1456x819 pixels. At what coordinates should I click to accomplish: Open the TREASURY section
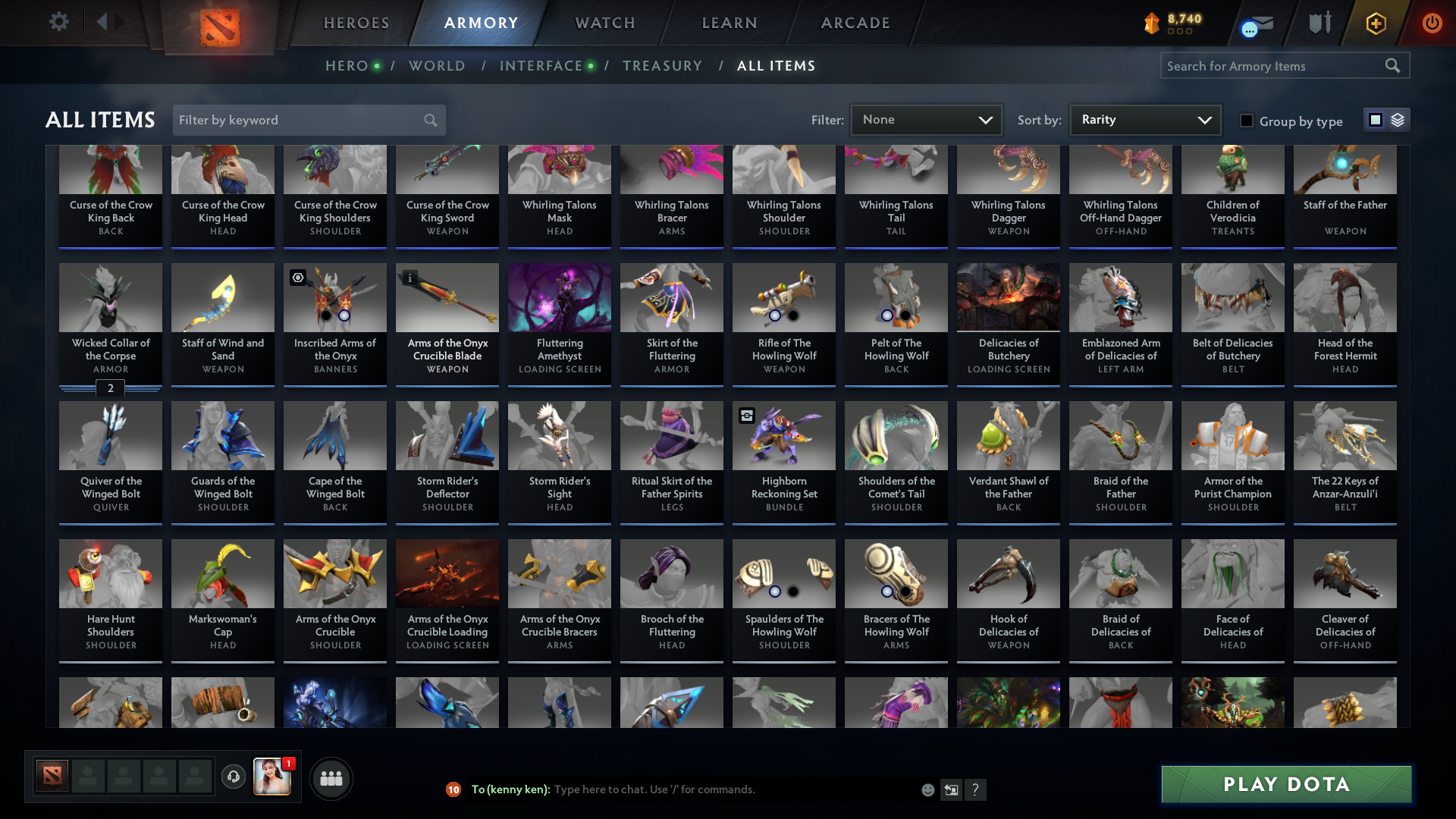662,65
